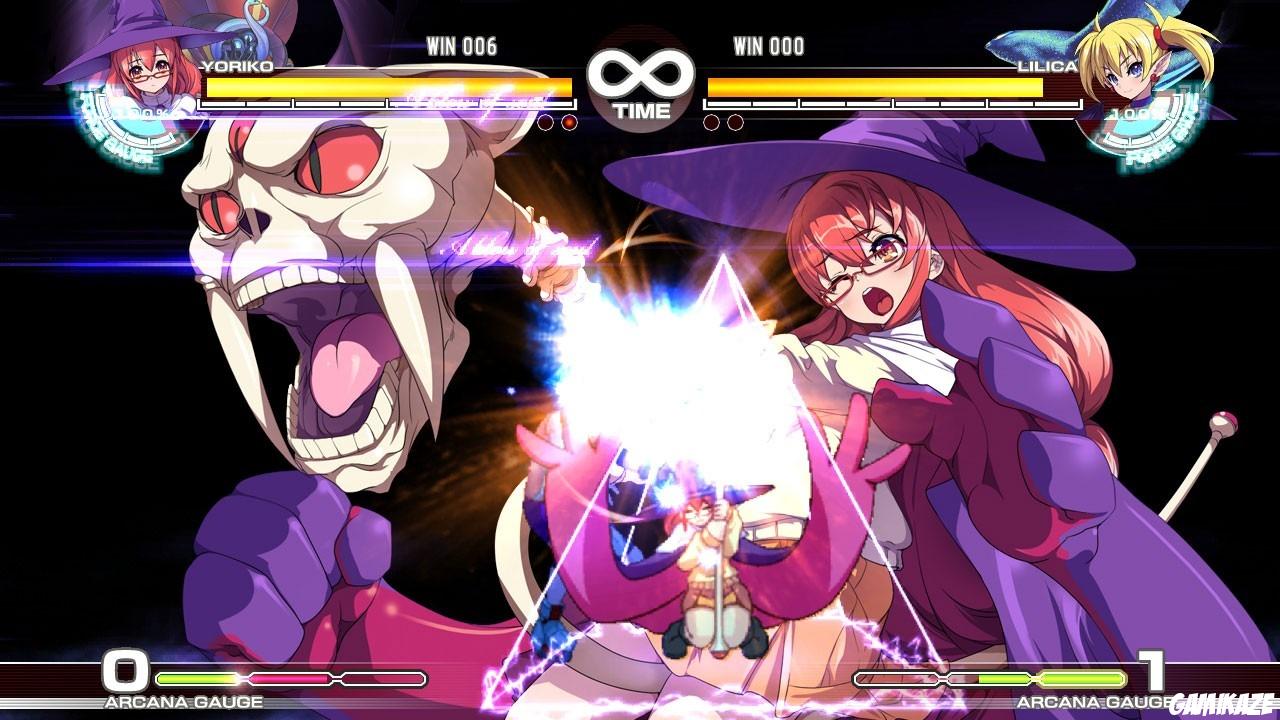Toggle the left round-win indicator under Lilica's bar
This screenshot has width=1280, height=720.
click(x=712, y=121)
